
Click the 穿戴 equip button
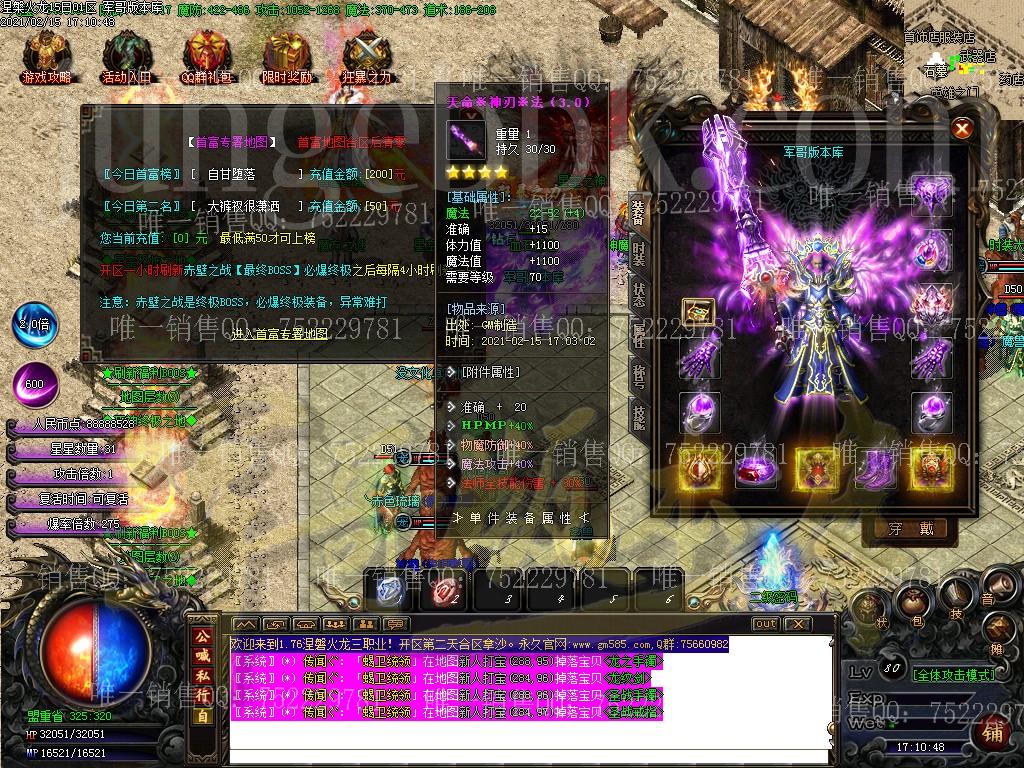click(911, 529)
